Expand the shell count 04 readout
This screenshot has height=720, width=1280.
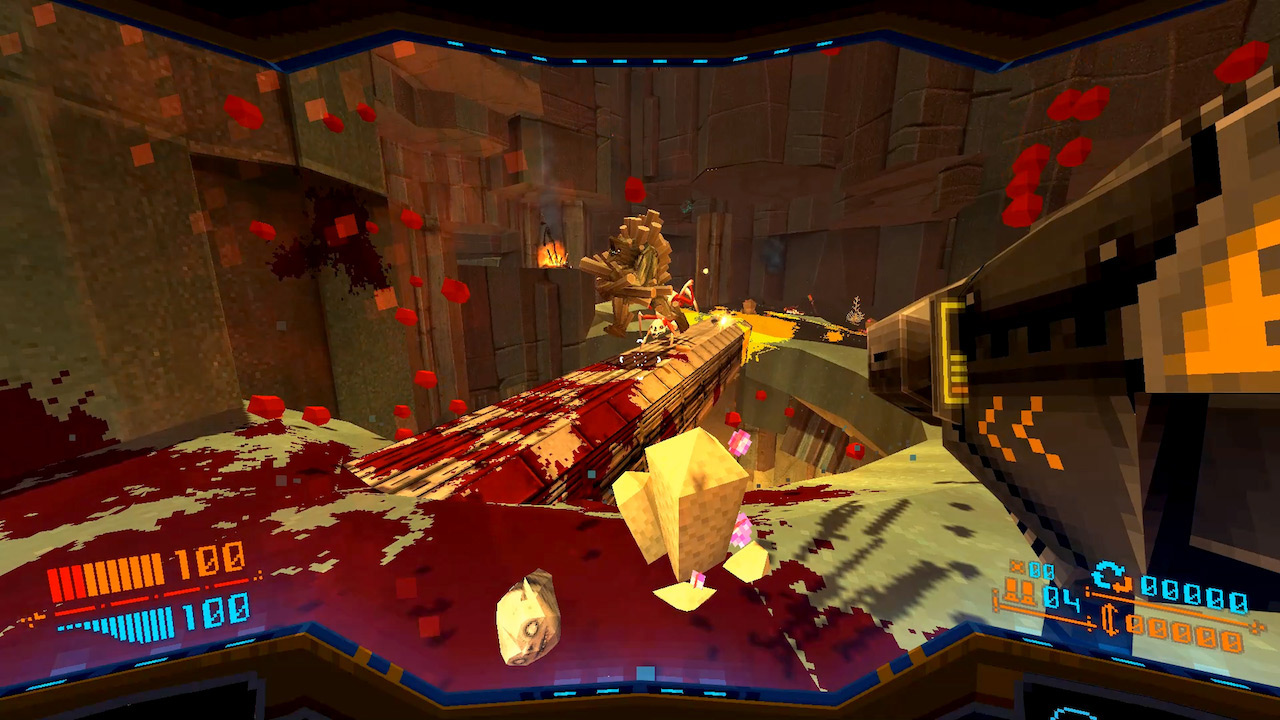pos(1063,598)
